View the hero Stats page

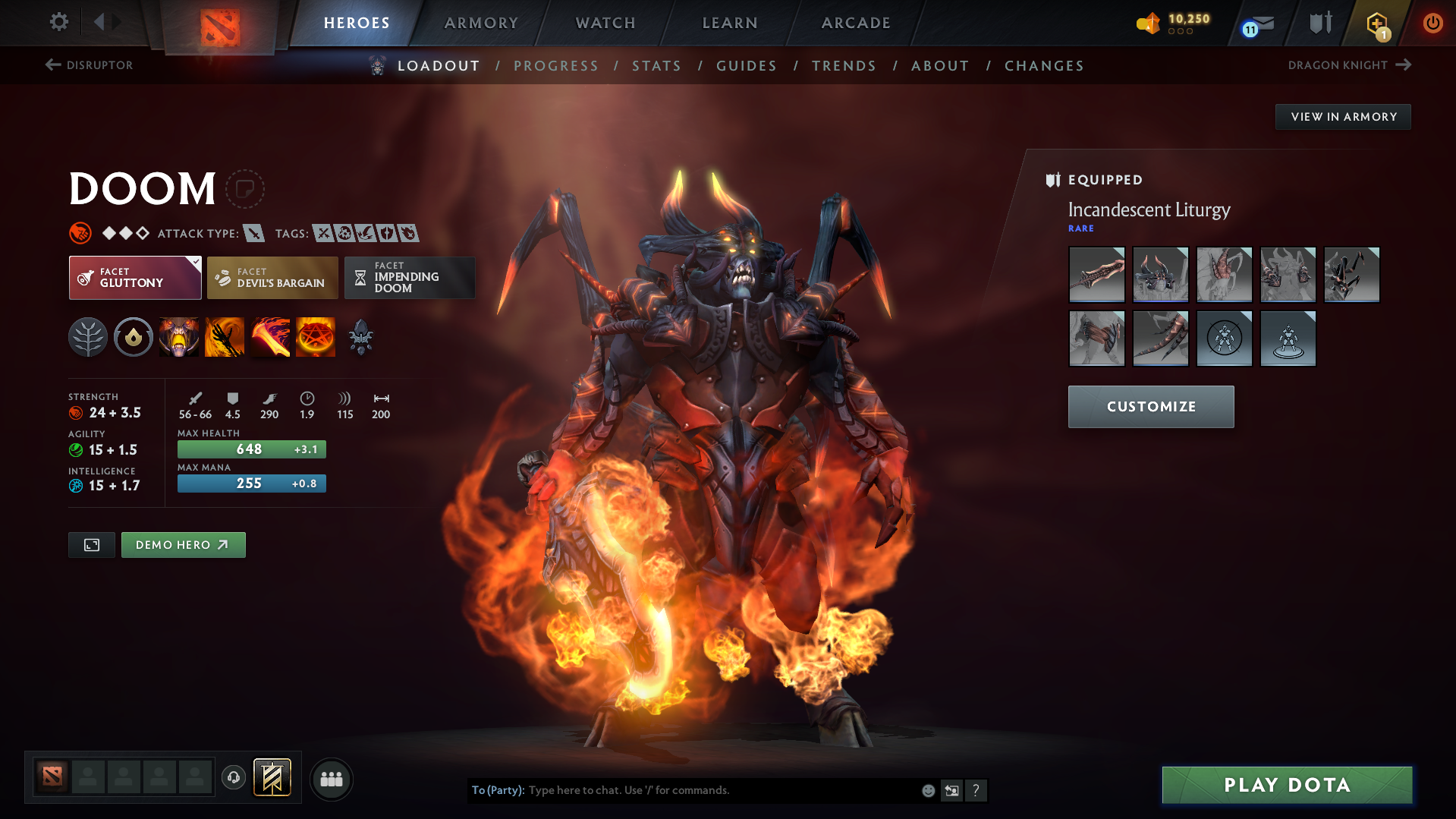656,66
